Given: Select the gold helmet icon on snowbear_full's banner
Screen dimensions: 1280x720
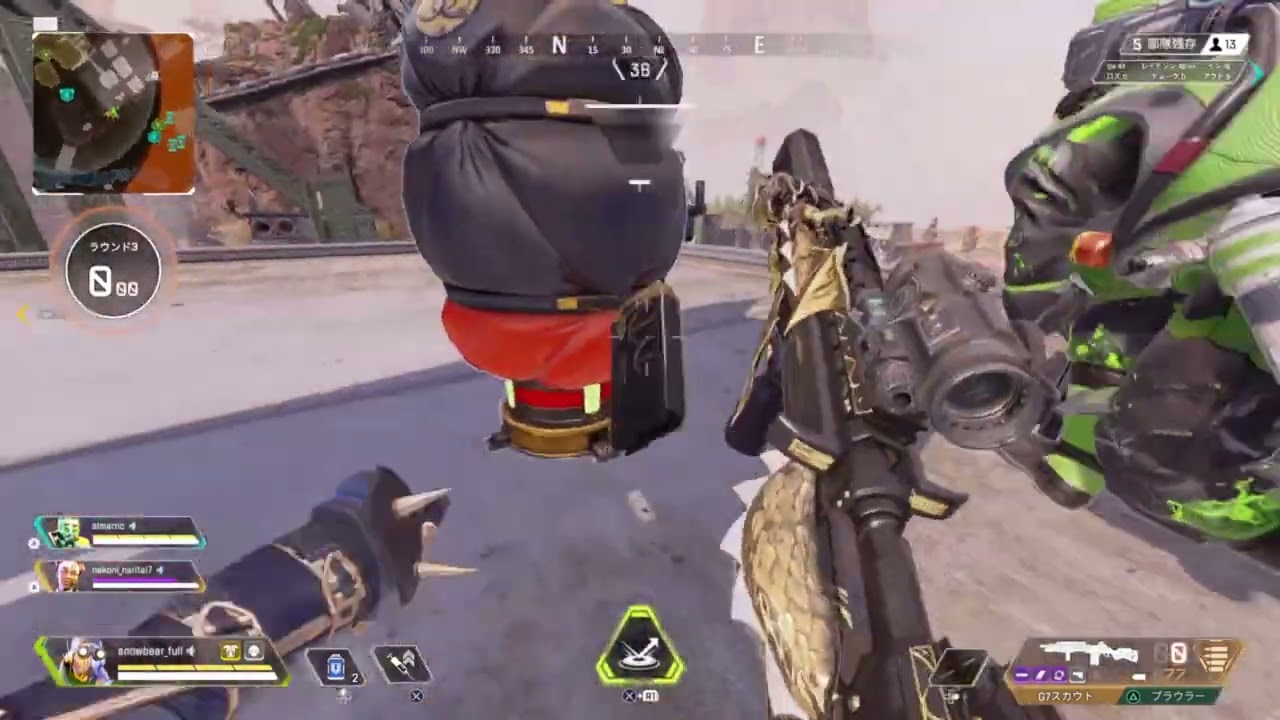Looking at the screenshot, I should (231, 651).
